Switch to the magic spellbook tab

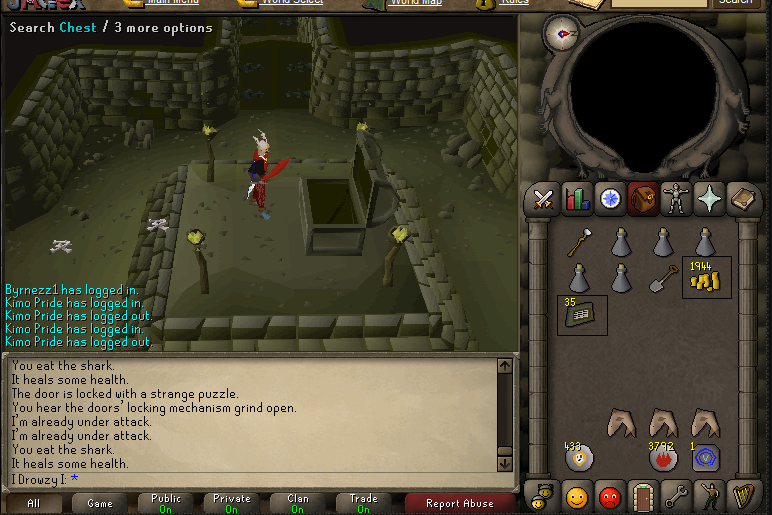pos(743,199)
